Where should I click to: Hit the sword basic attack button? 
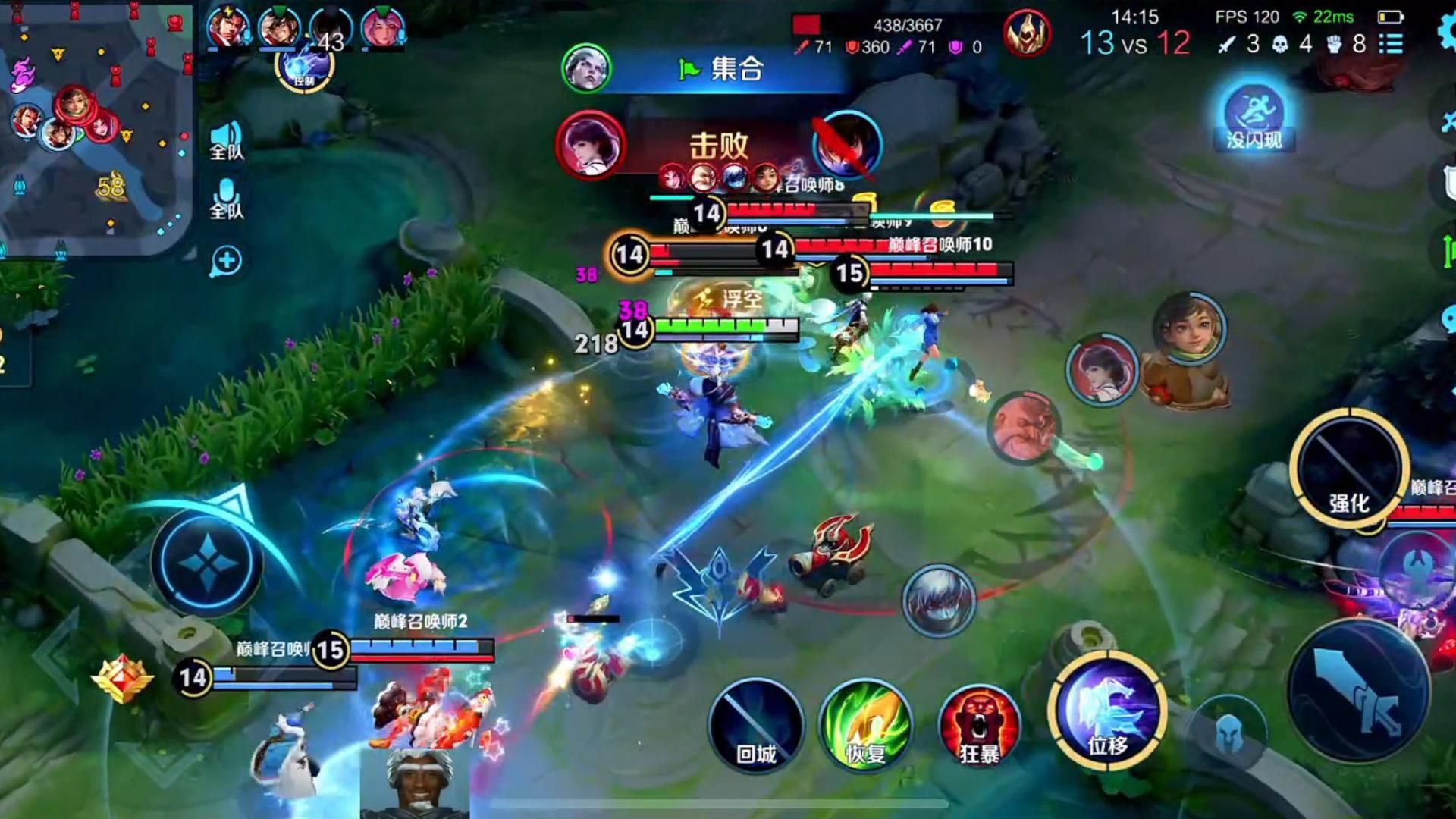point(1358,690)
